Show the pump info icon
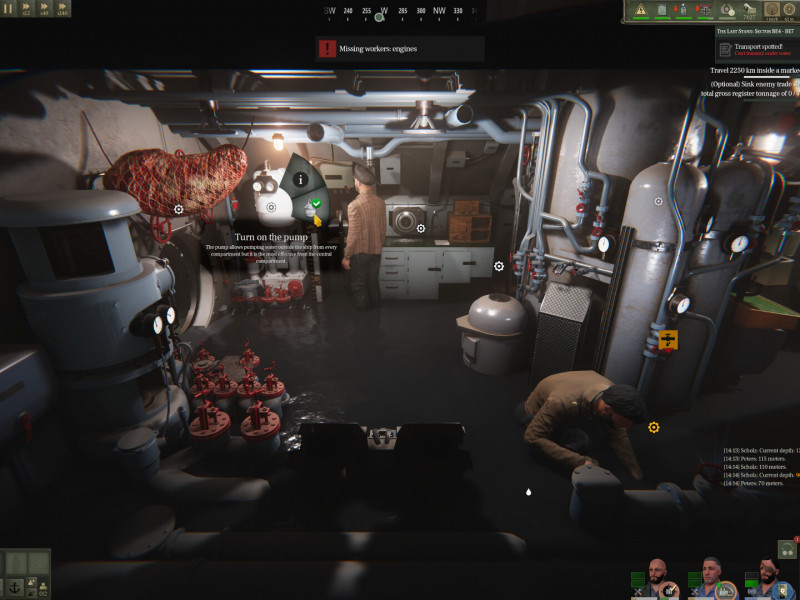This screenshot has height=600, width=800. point(300,178)
